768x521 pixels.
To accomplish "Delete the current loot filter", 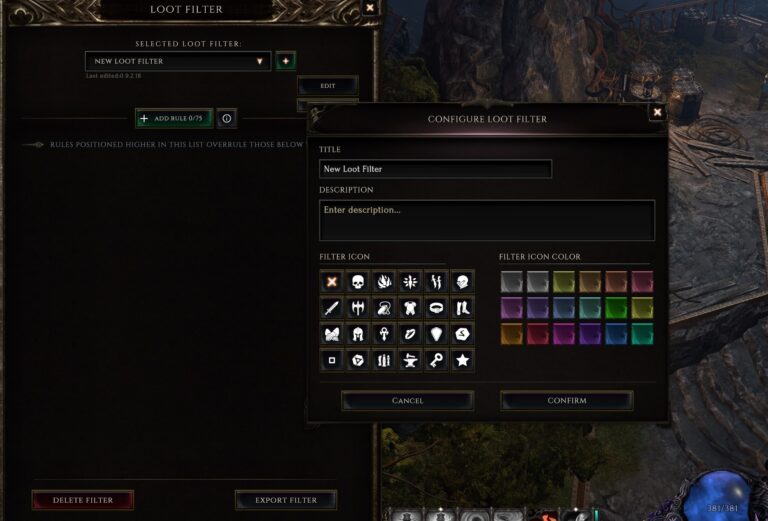I will click(x=82, y=500).
